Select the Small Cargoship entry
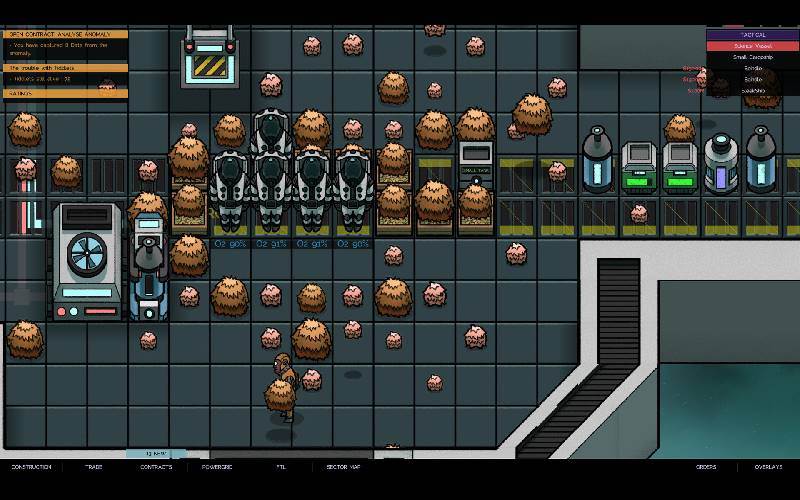Image resolution: width=800 pixels, height=500 pixels. (752, 57)
